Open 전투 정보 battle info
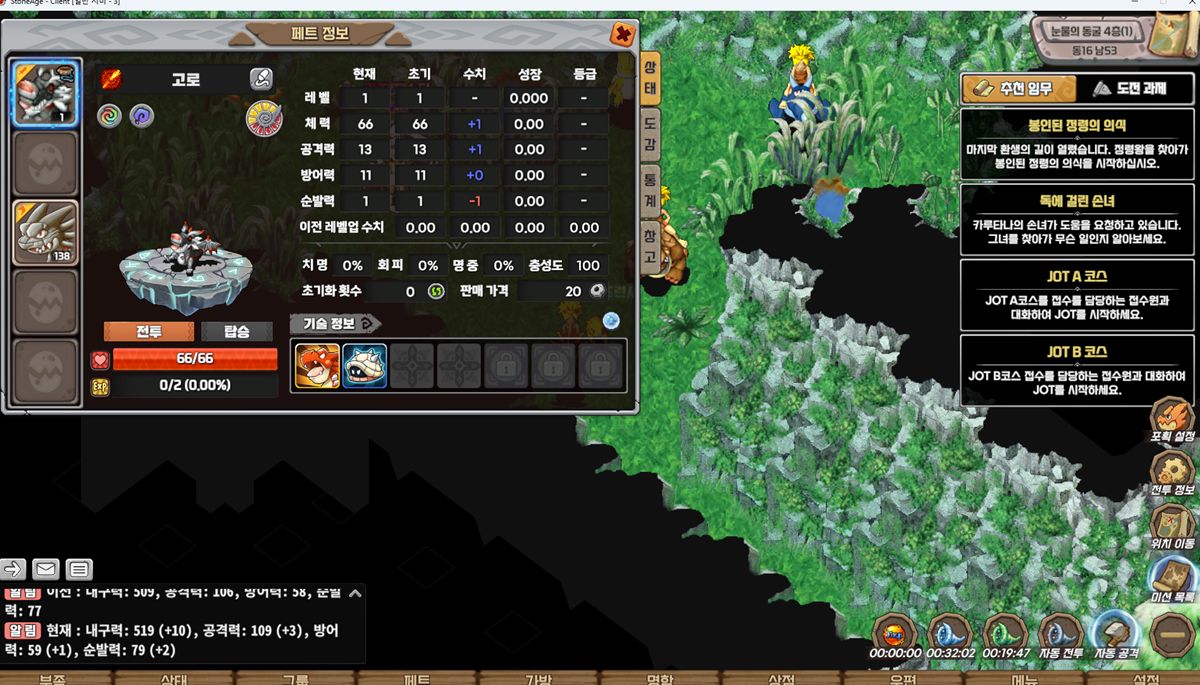 tap(1172, 473)
